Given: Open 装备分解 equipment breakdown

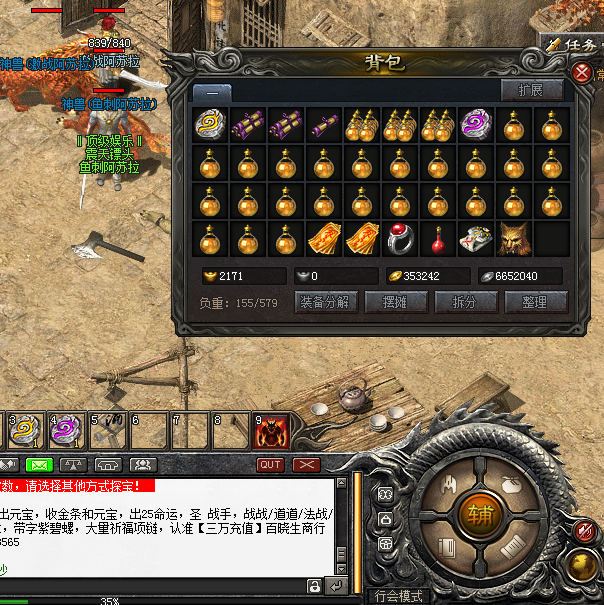Looking at the screenshot, I should [324, 301].
